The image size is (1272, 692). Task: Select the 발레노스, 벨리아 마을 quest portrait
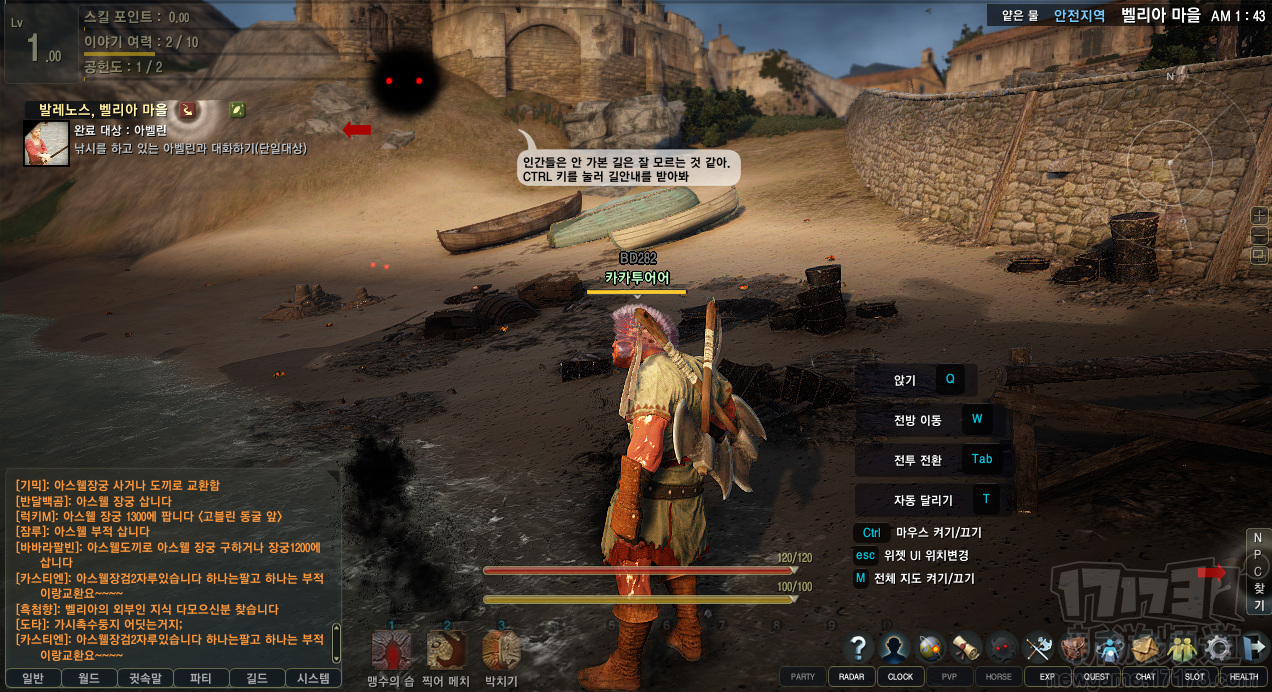[46, 144]
